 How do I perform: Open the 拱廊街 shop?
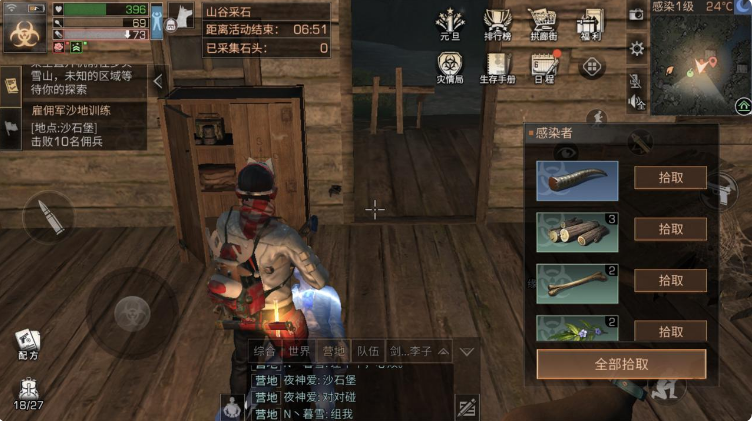coord(543,24)
